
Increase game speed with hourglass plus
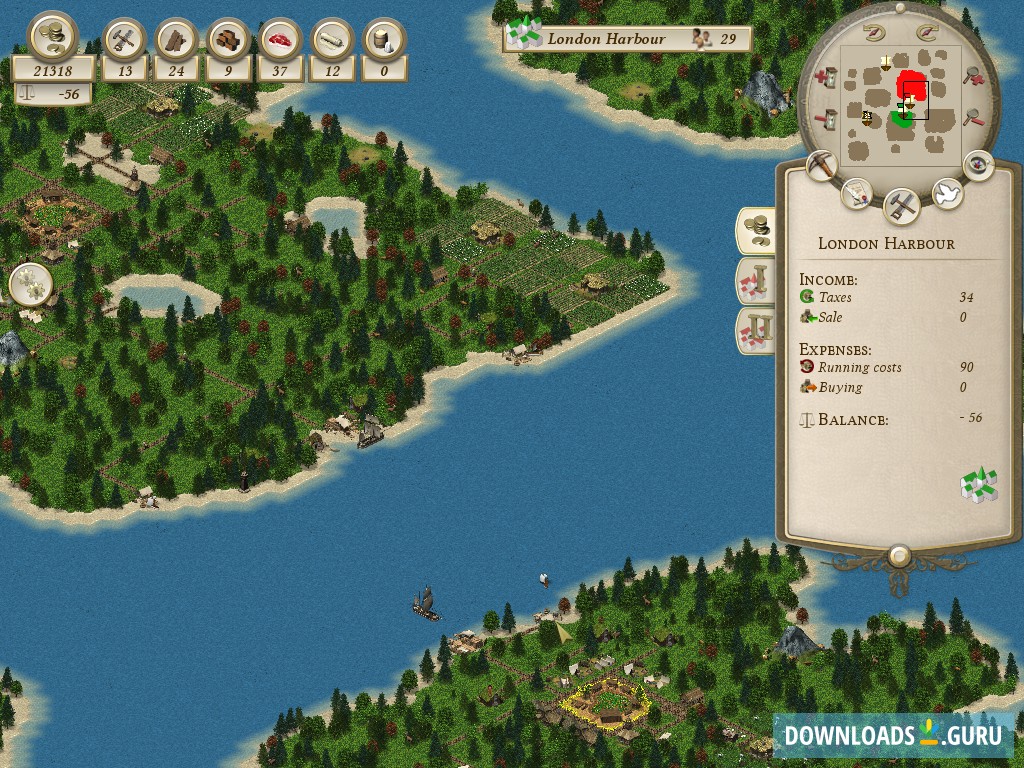[x=826, y=76]
